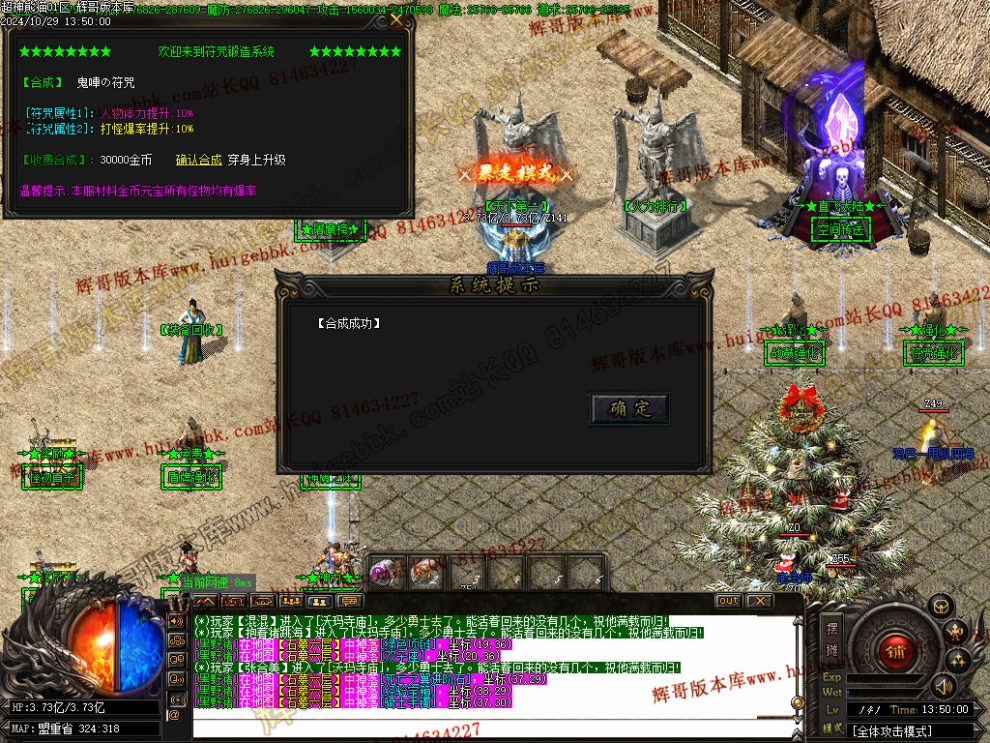The width and height of the screenshot is (990, 743).
Task: Click the 确认合成 link in the forging panel
Action: click(198, 159)
